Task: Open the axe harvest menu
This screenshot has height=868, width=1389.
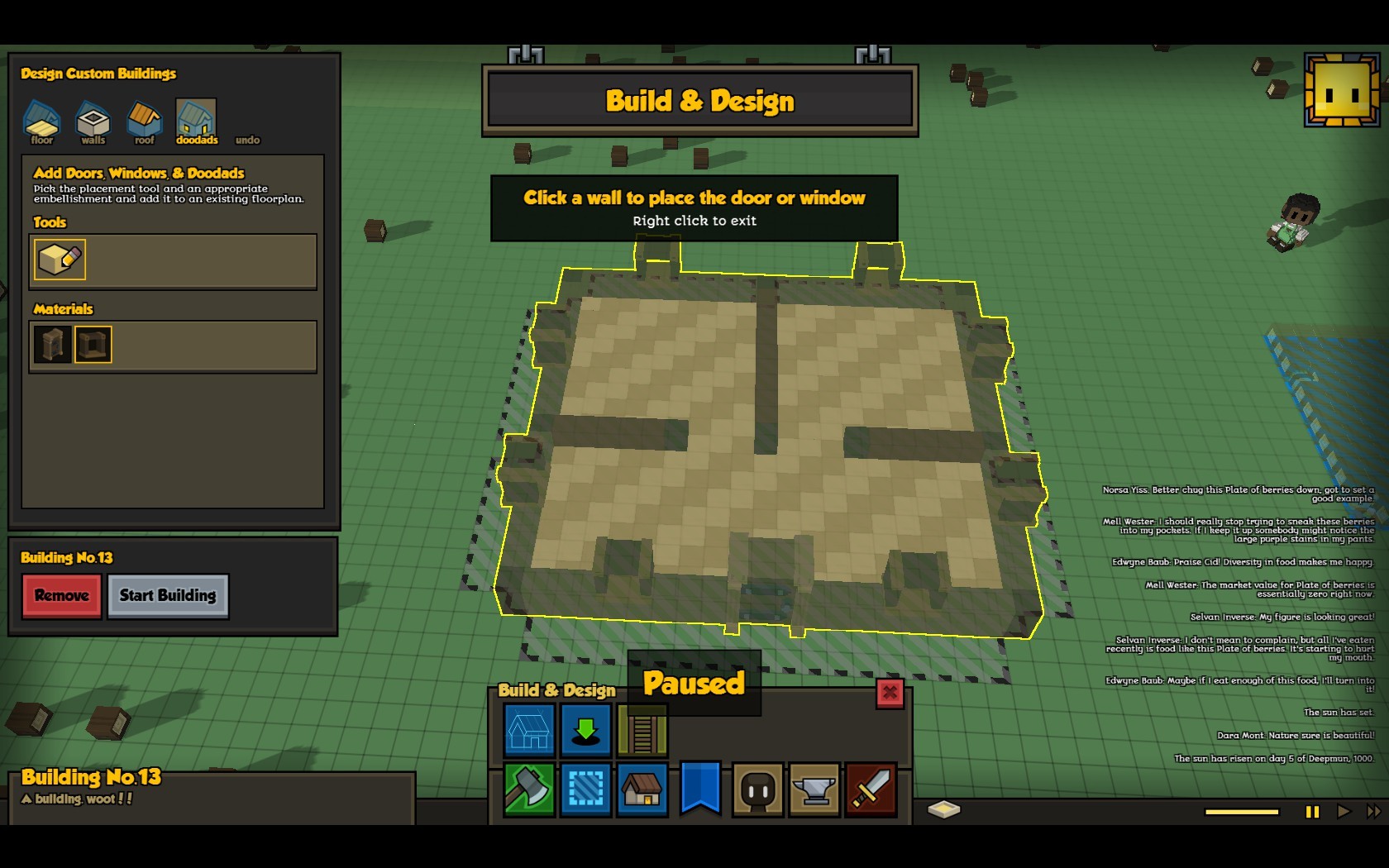Action: click(529, 790)
